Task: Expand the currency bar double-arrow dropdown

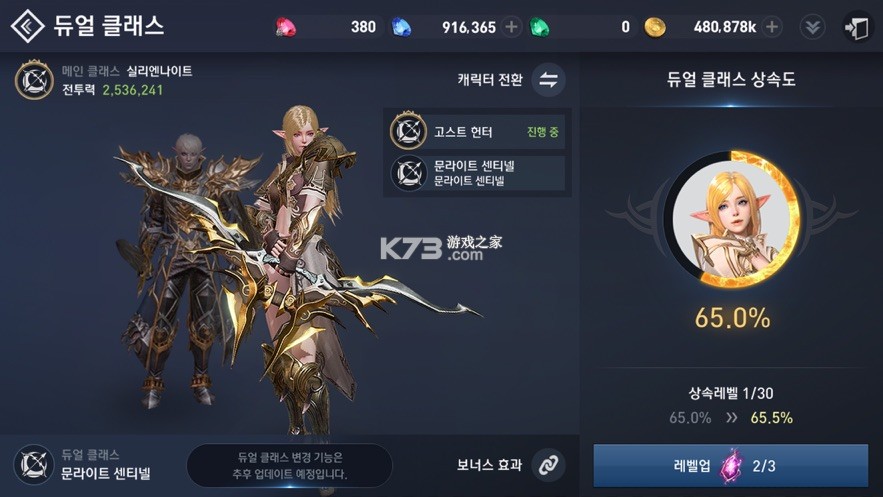Action: 813,27
